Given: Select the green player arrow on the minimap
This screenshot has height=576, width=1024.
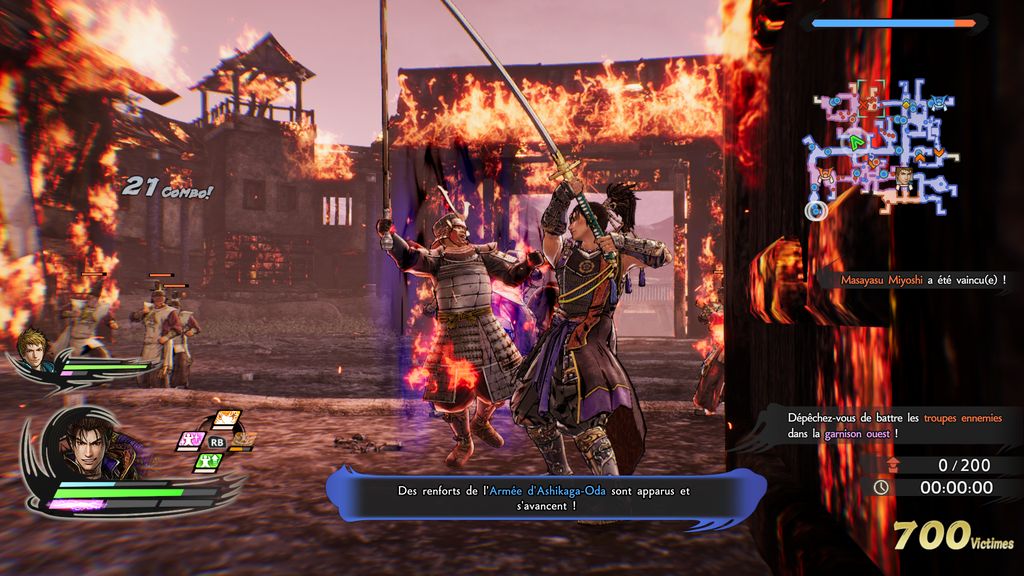Looking at the screenshot, I should (x=856, y=142).
